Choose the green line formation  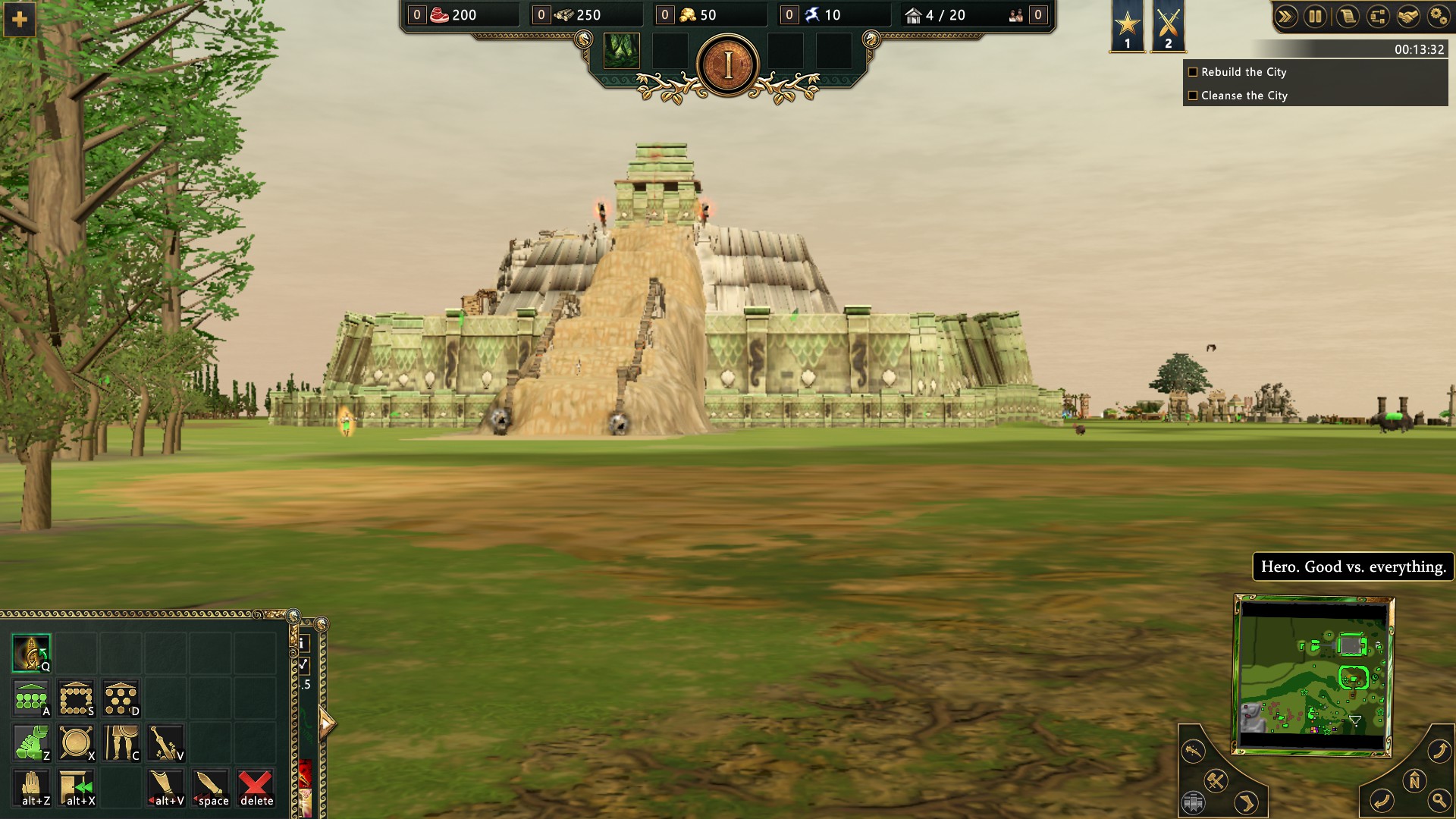click(31, 698)
